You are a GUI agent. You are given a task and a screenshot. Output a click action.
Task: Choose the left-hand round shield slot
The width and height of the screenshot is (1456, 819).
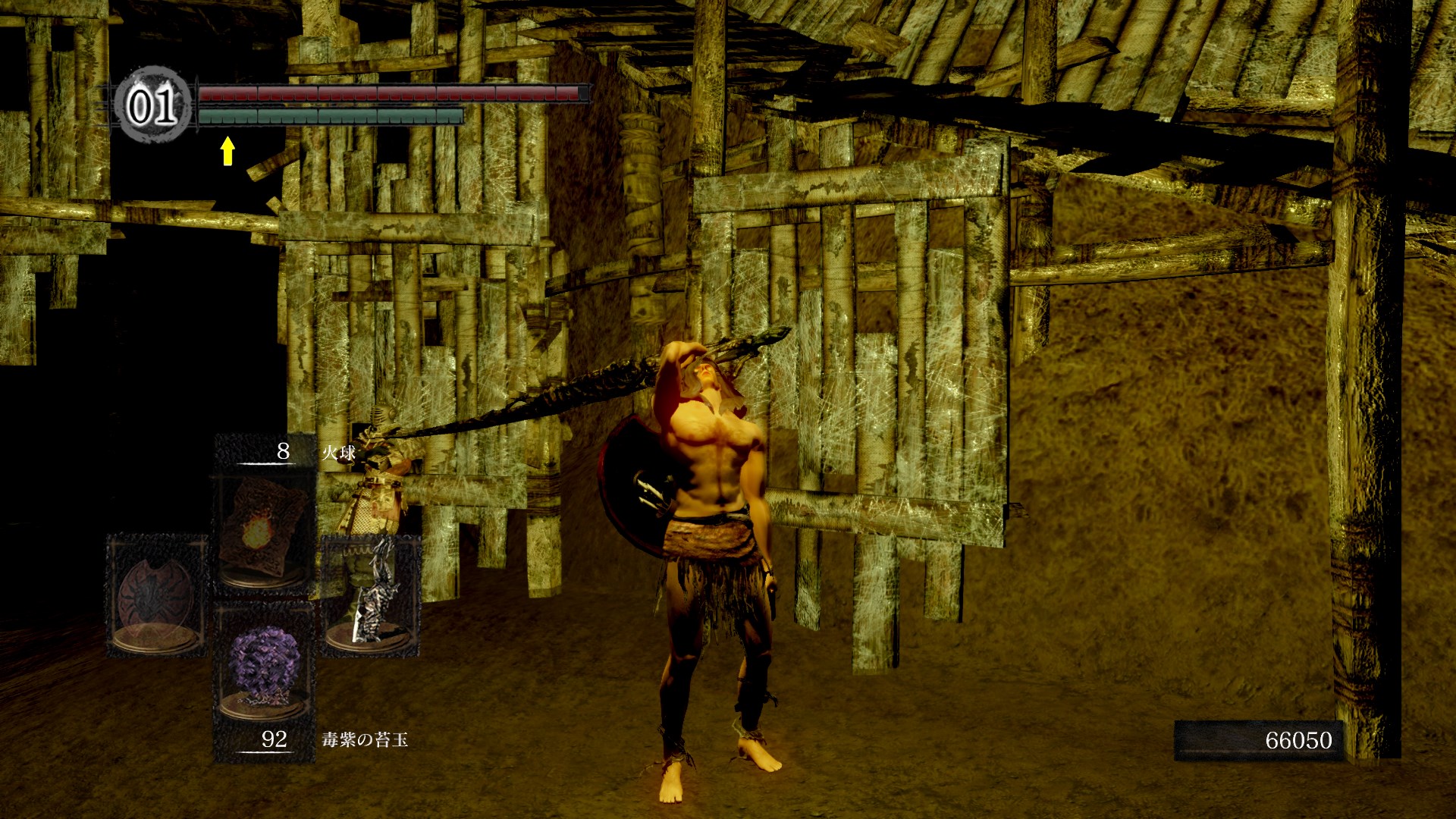click(157, 595)
